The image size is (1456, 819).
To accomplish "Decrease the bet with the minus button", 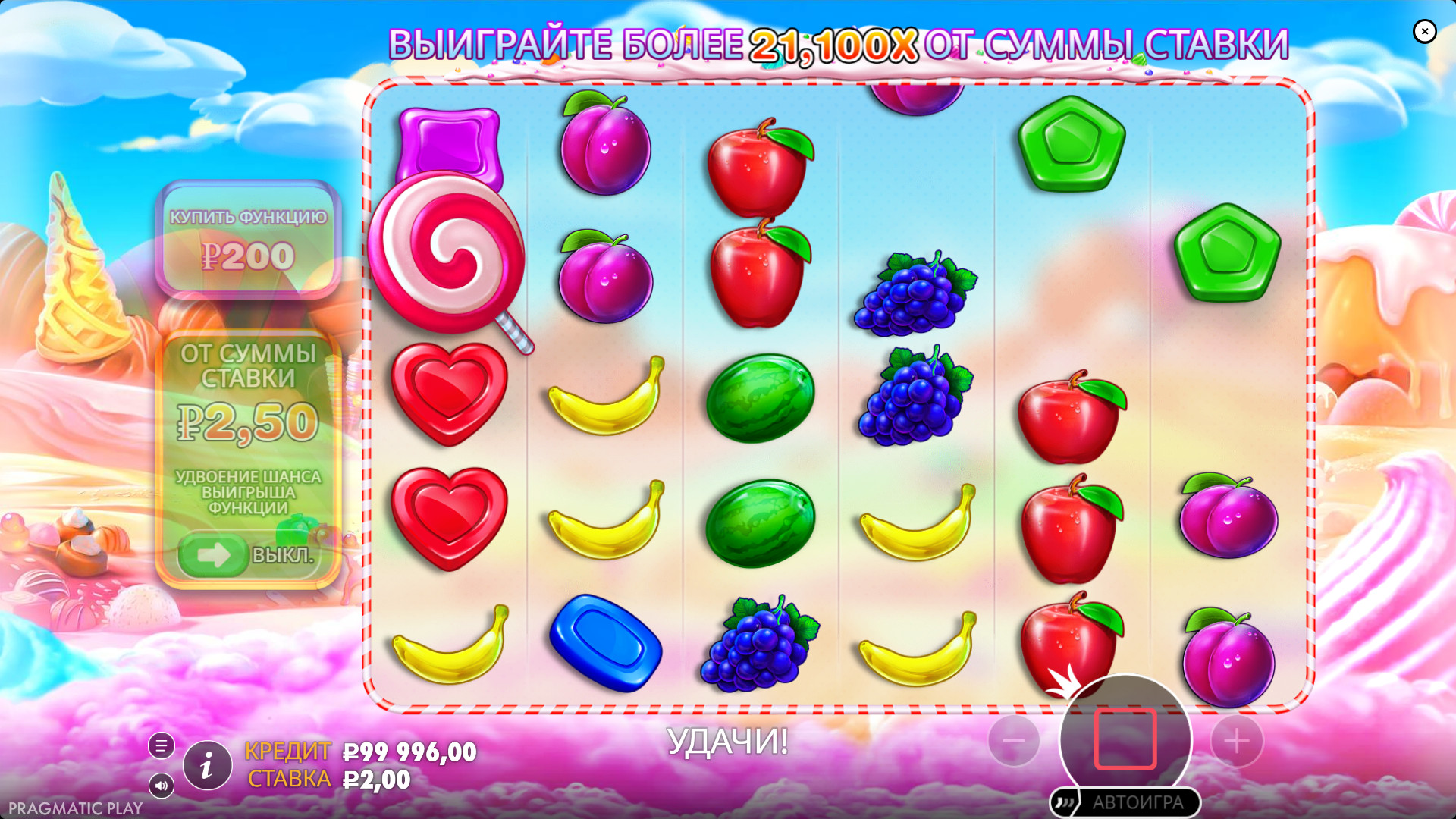I will pyautogui.click(x=1014, y=741).
